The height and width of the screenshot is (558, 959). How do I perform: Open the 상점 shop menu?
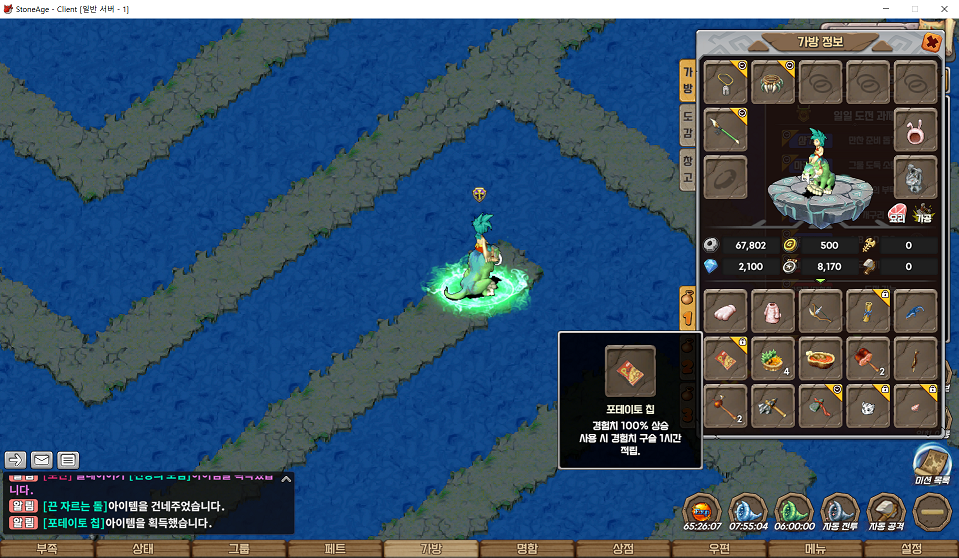pyautogui.click(x=623, y=549)
